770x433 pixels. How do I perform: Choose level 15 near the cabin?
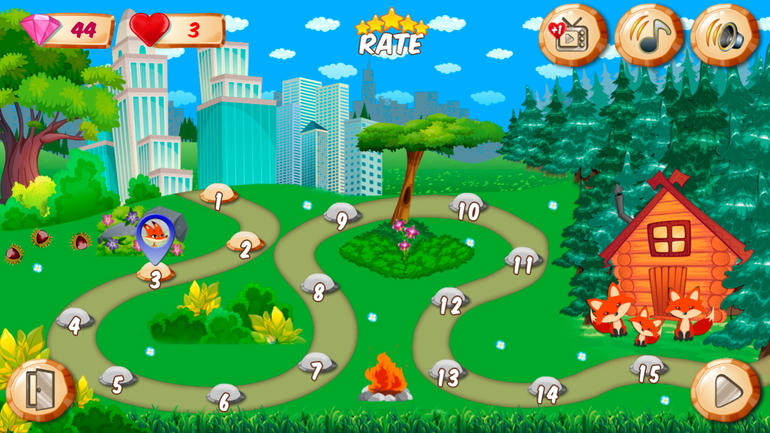coord(650,370)
